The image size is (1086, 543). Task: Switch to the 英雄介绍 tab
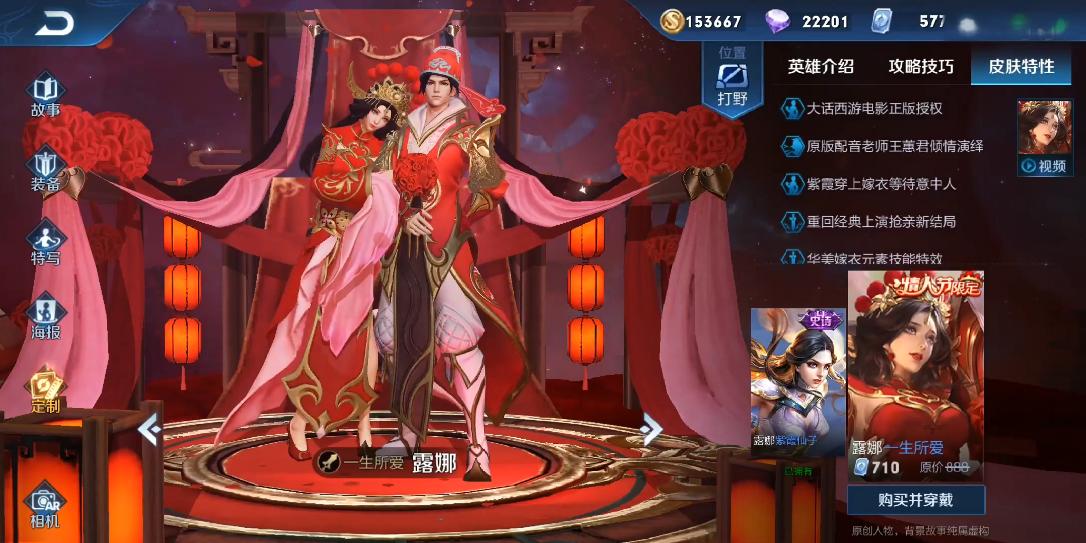coord(821,67)
